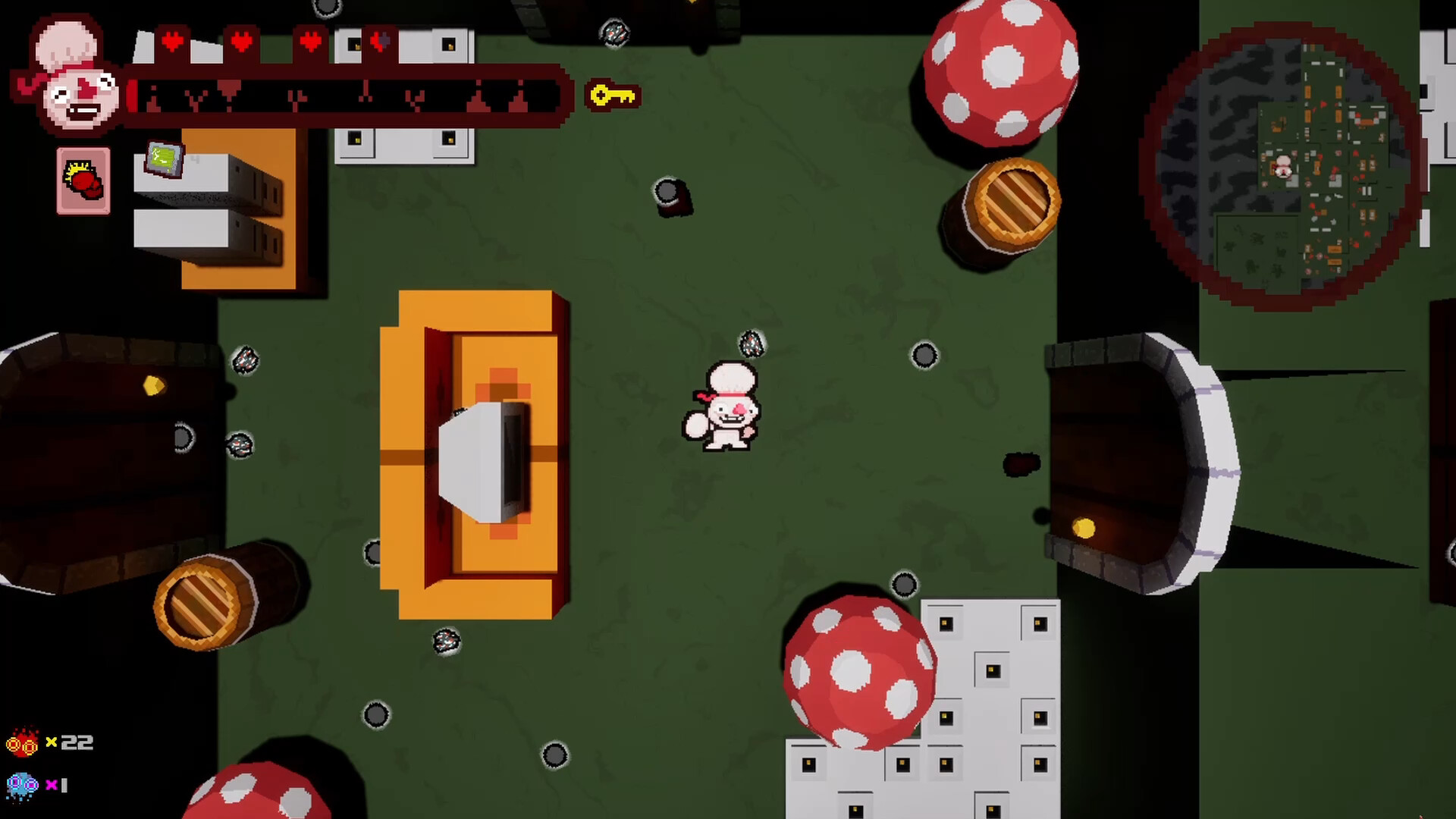Select the boxing glove item card
This screenshot has height=819, width=1456.
coord(83,180)
